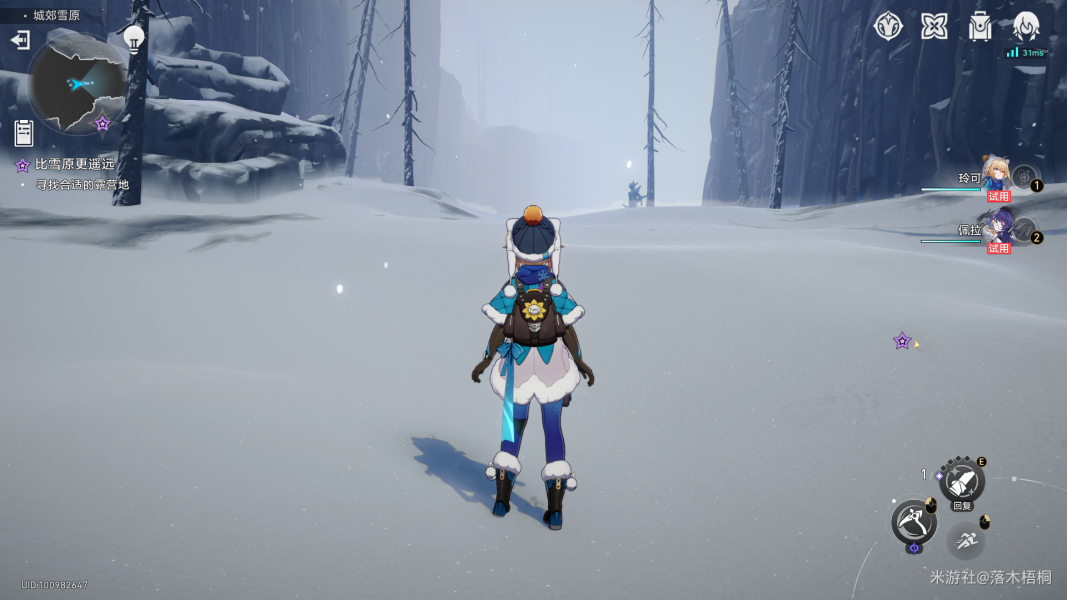The image size is (1067, 600).
Task: Open the clipboard quest log icon
Action: pos(24,131)
